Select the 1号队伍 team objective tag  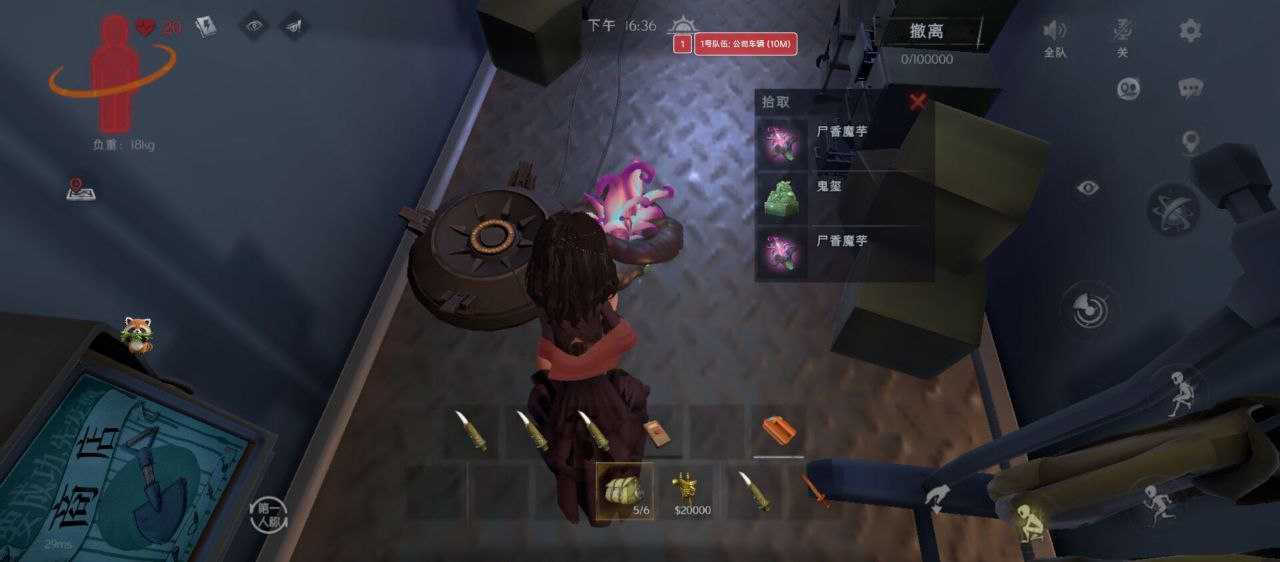[745, 44]
